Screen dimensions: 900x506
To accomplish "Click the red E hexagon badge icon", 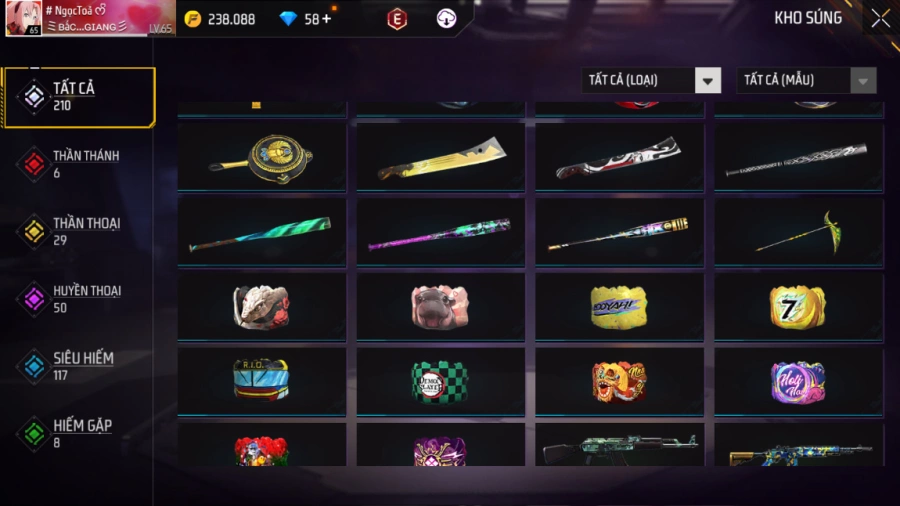I will click(x=397, y=19).
